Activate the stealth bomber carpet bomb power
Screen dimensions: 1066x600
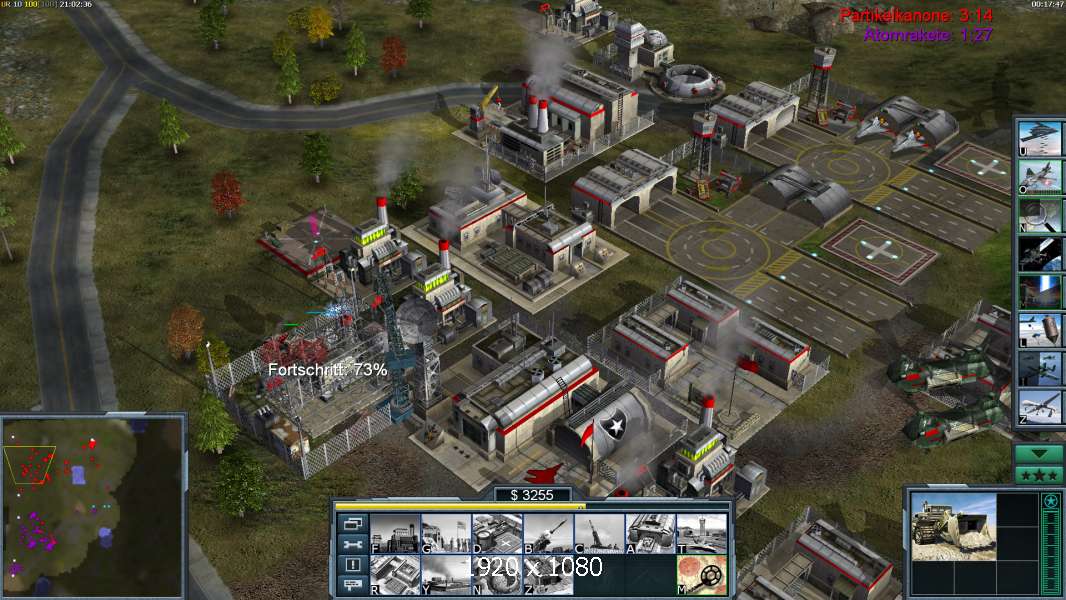point(1038,138)
